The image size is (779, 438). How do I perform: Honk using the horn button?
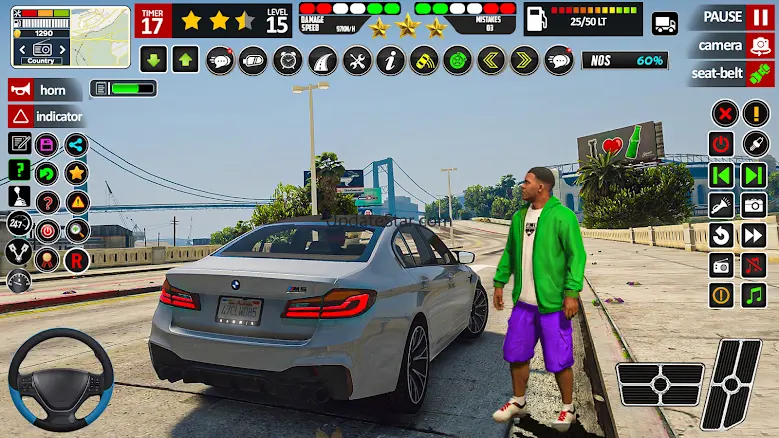[x=44, y=90]
